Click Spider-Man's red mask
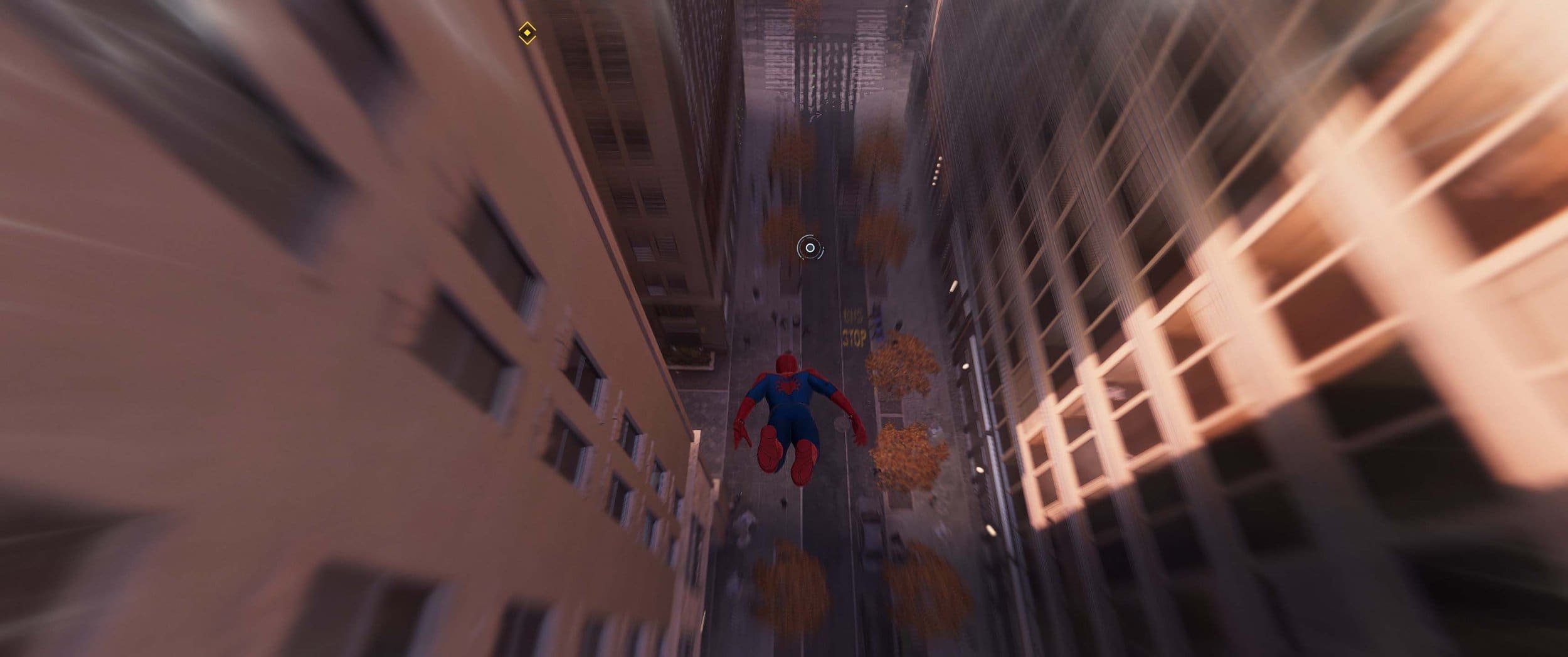Image resolution: width=1568 pixels, height=657 pixels. (x=787, y=364)
